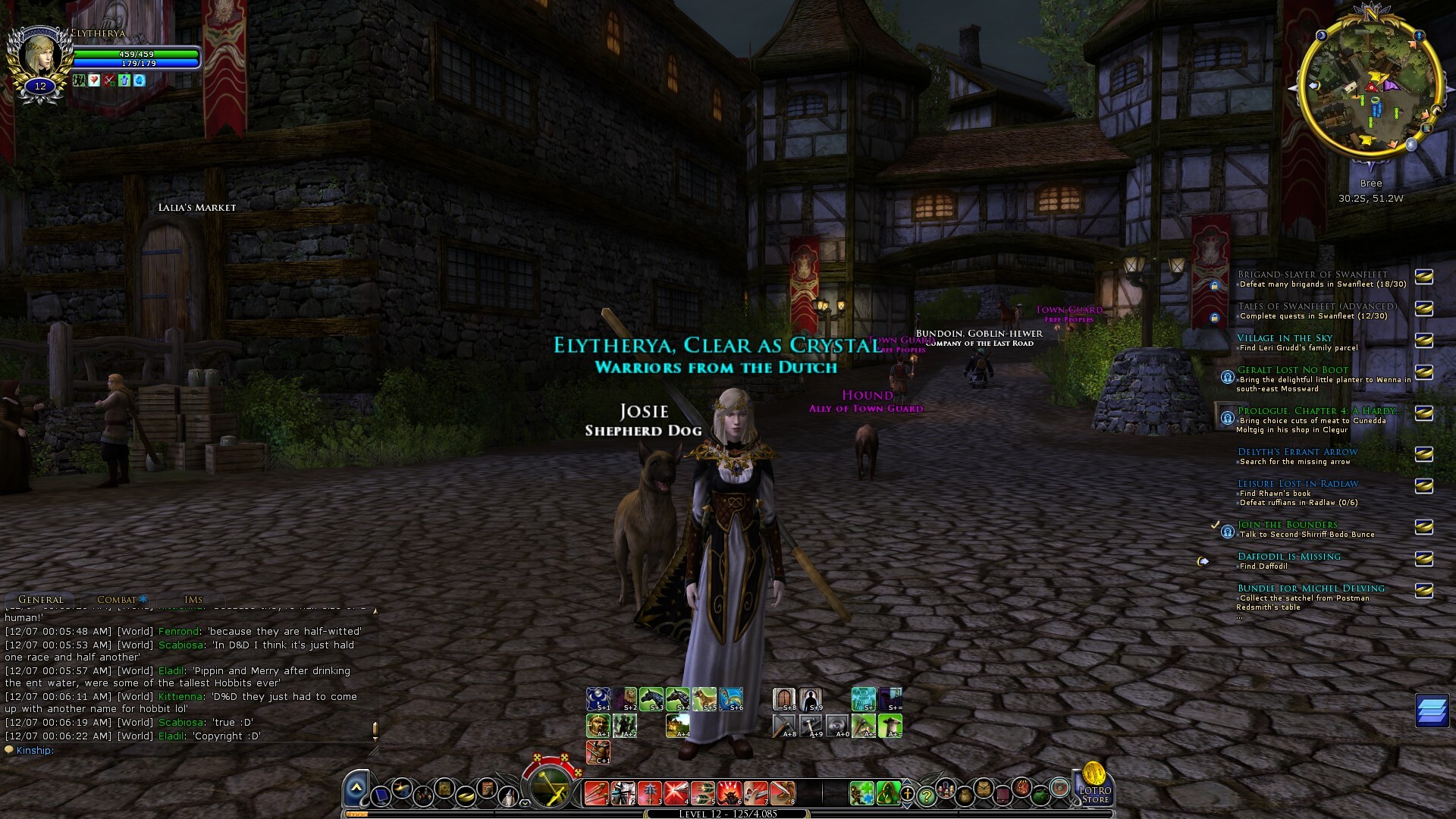Use the pickaxe skill on the grey hotbar
Viewport: 1456px width, 819px height.
pyautogui.click(x=784, y=726)
